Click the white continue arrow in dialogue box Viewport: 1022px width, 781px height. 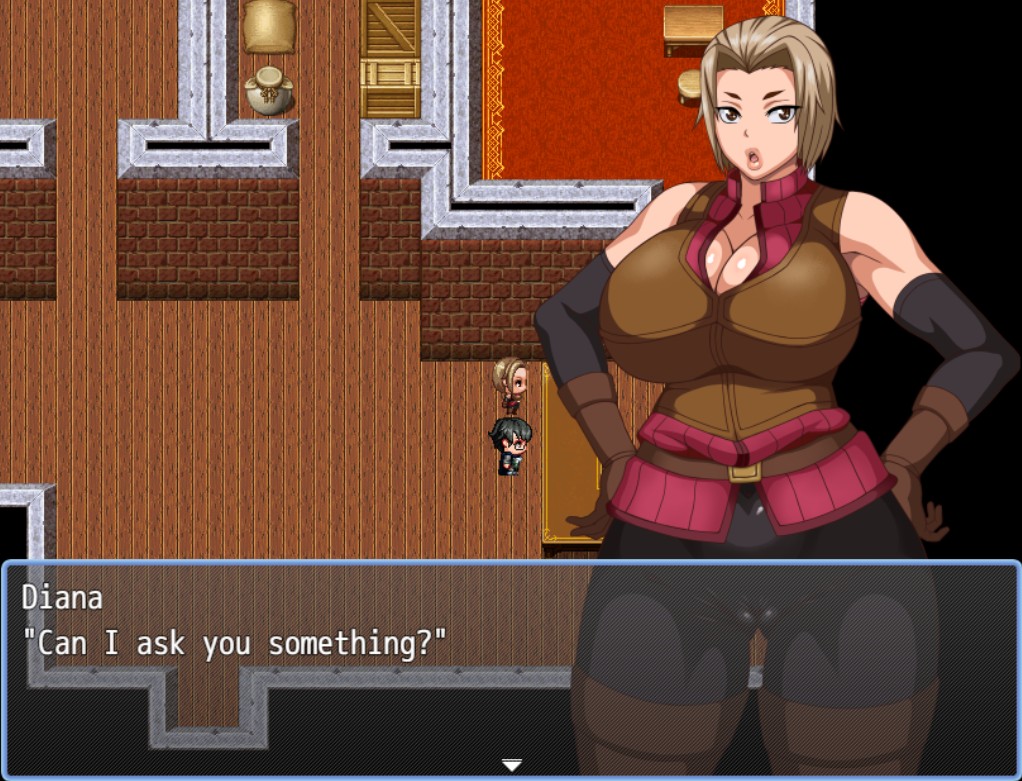(x=511, y=765)
